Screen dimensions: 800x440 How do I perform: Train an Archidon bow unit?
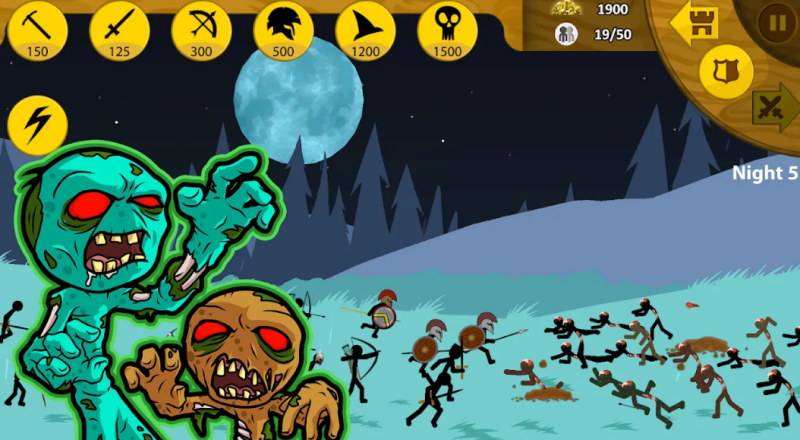pyautogui.click(x=201, y=29)
